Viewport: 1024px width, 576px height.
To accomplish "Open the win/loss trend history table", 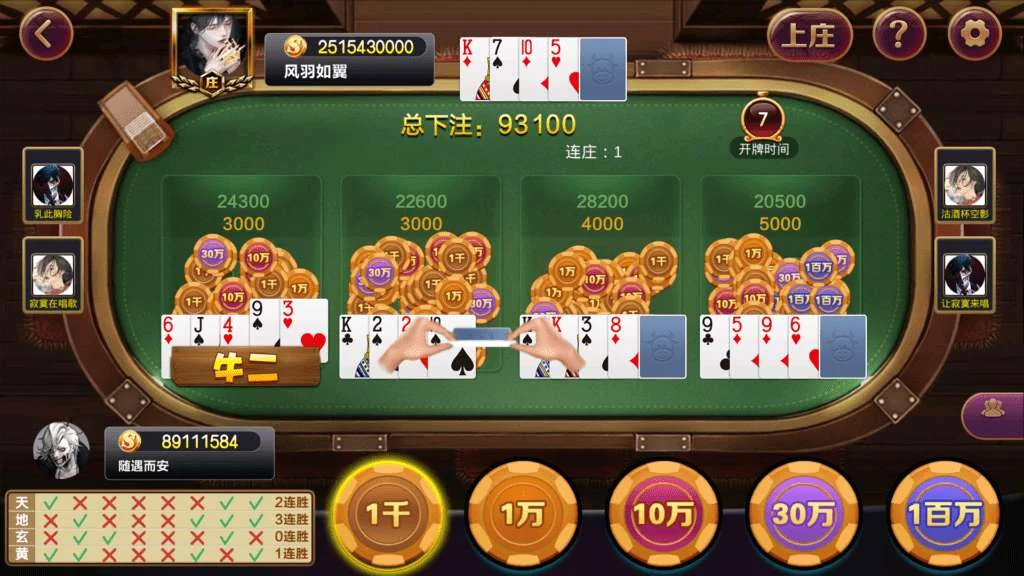I will click(160, 527).
